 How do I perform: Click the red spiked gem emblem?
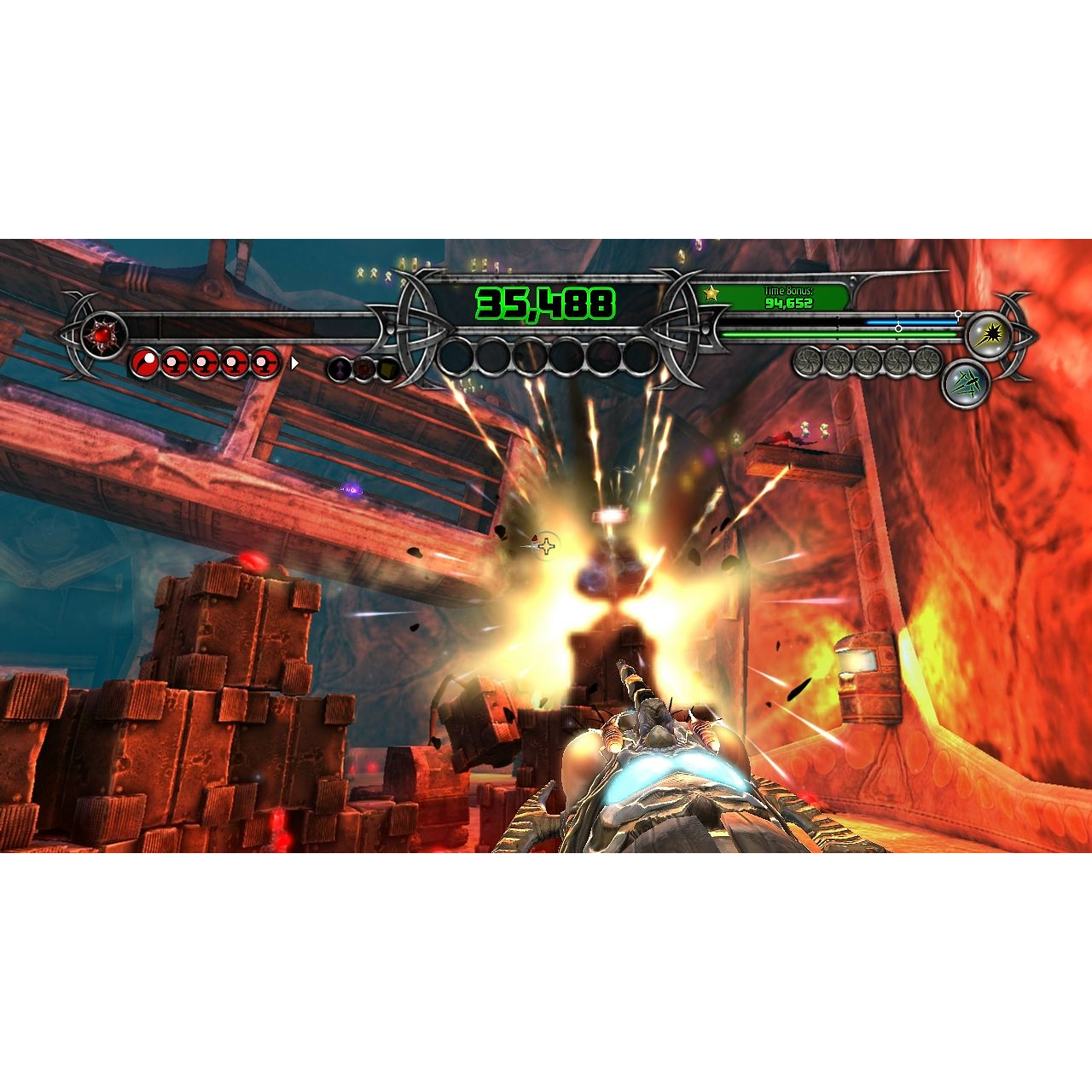(x=103, y=334)
